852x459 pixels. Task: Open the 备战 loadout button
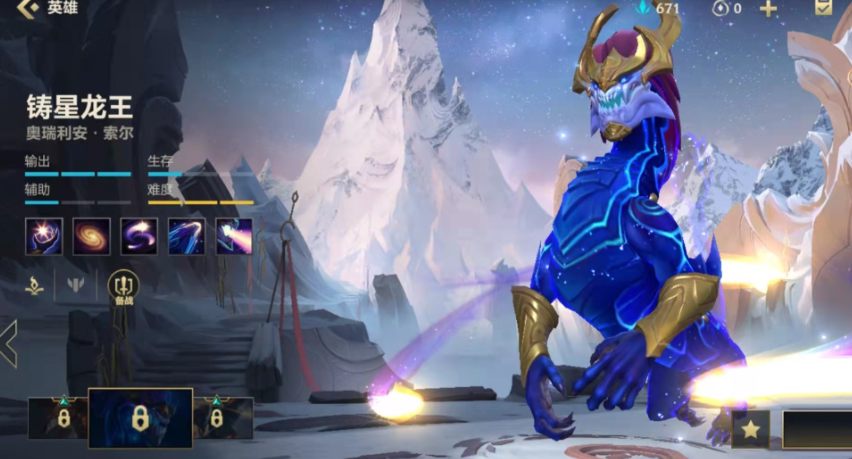123,287
